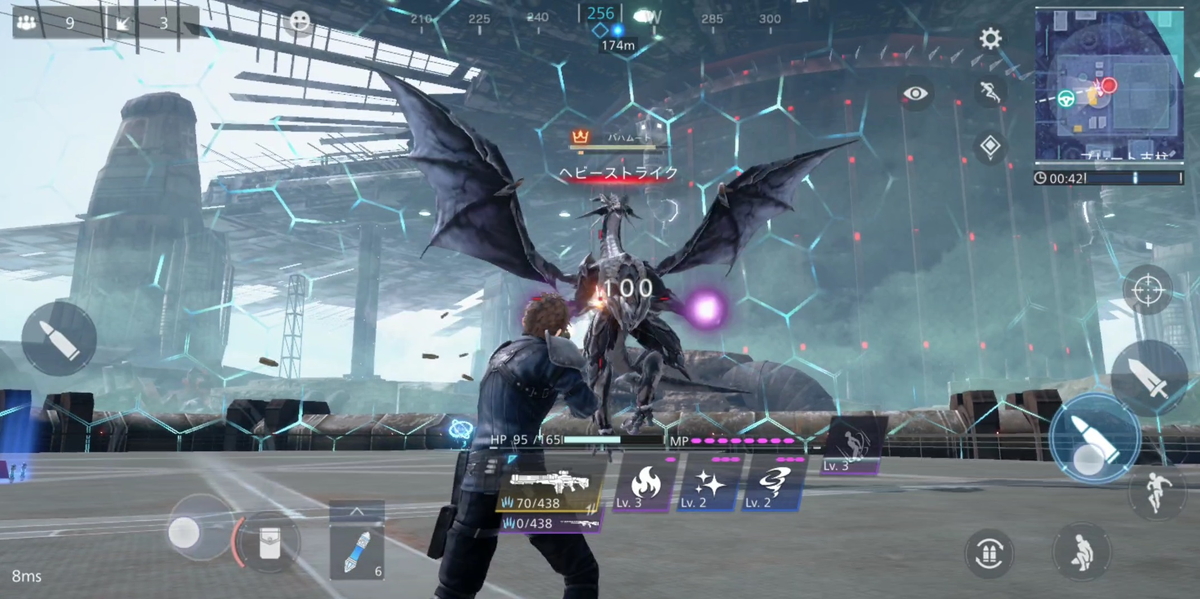Screen dimensions: 1200x599
Task: Tap the crouch button
Action: (x=1081, y=551)
